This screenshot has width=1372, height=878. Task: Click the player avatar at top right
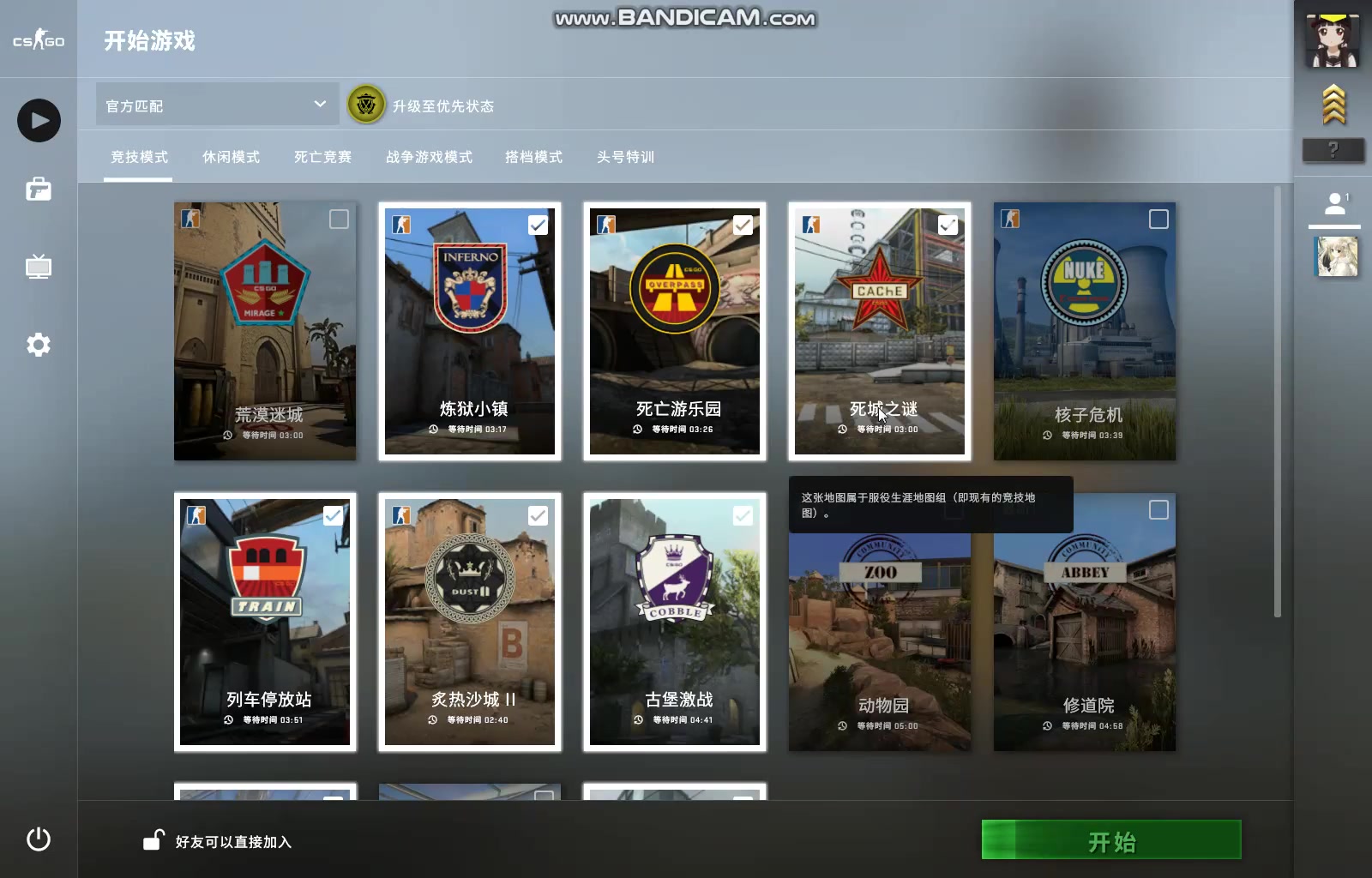tap(1332, 39)
